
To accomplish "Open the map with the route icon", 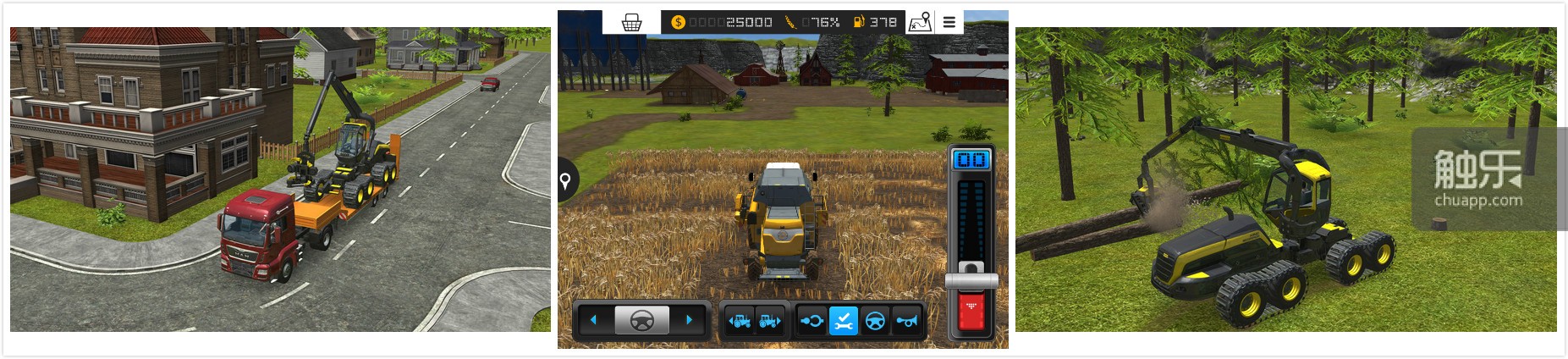I will 920,23.
